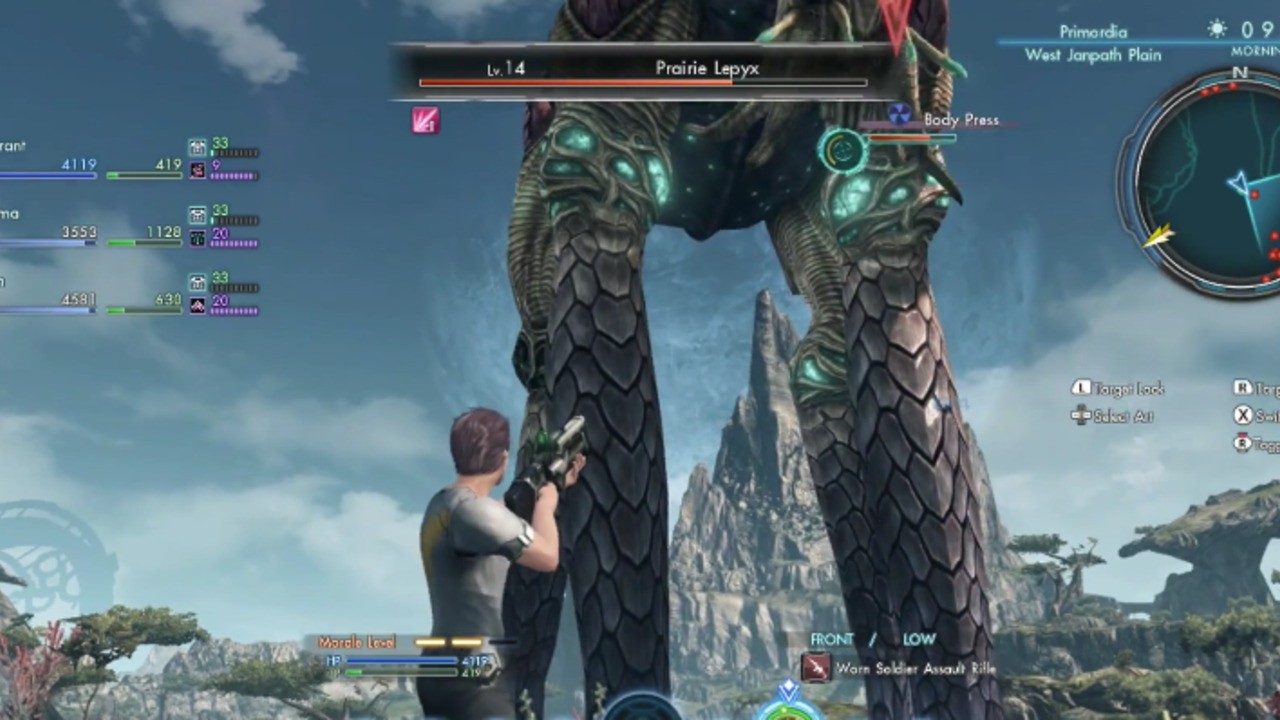Select the pink Art icon near the enemy nameplate

[x=425, y=121]
